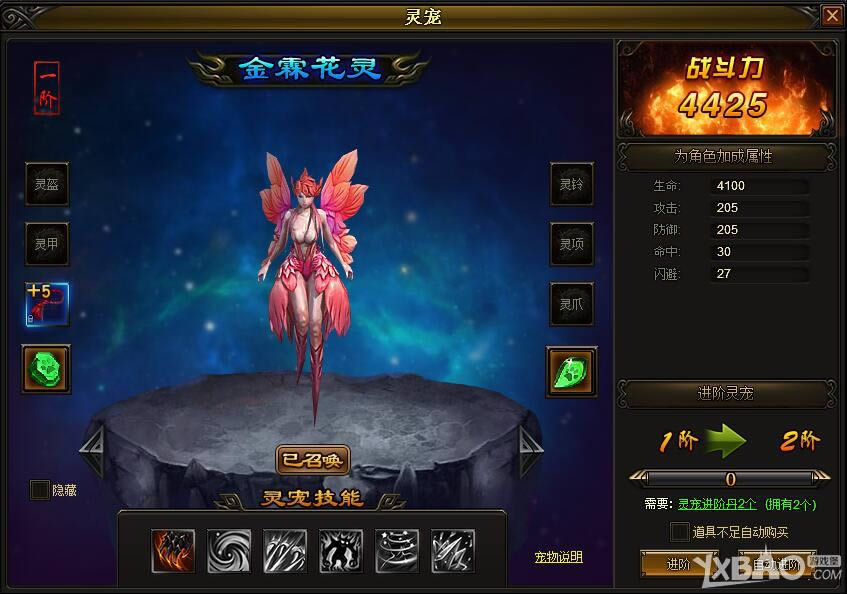
Task: Close the 灵宠 pet window
Action: click(x=831, y=16)
